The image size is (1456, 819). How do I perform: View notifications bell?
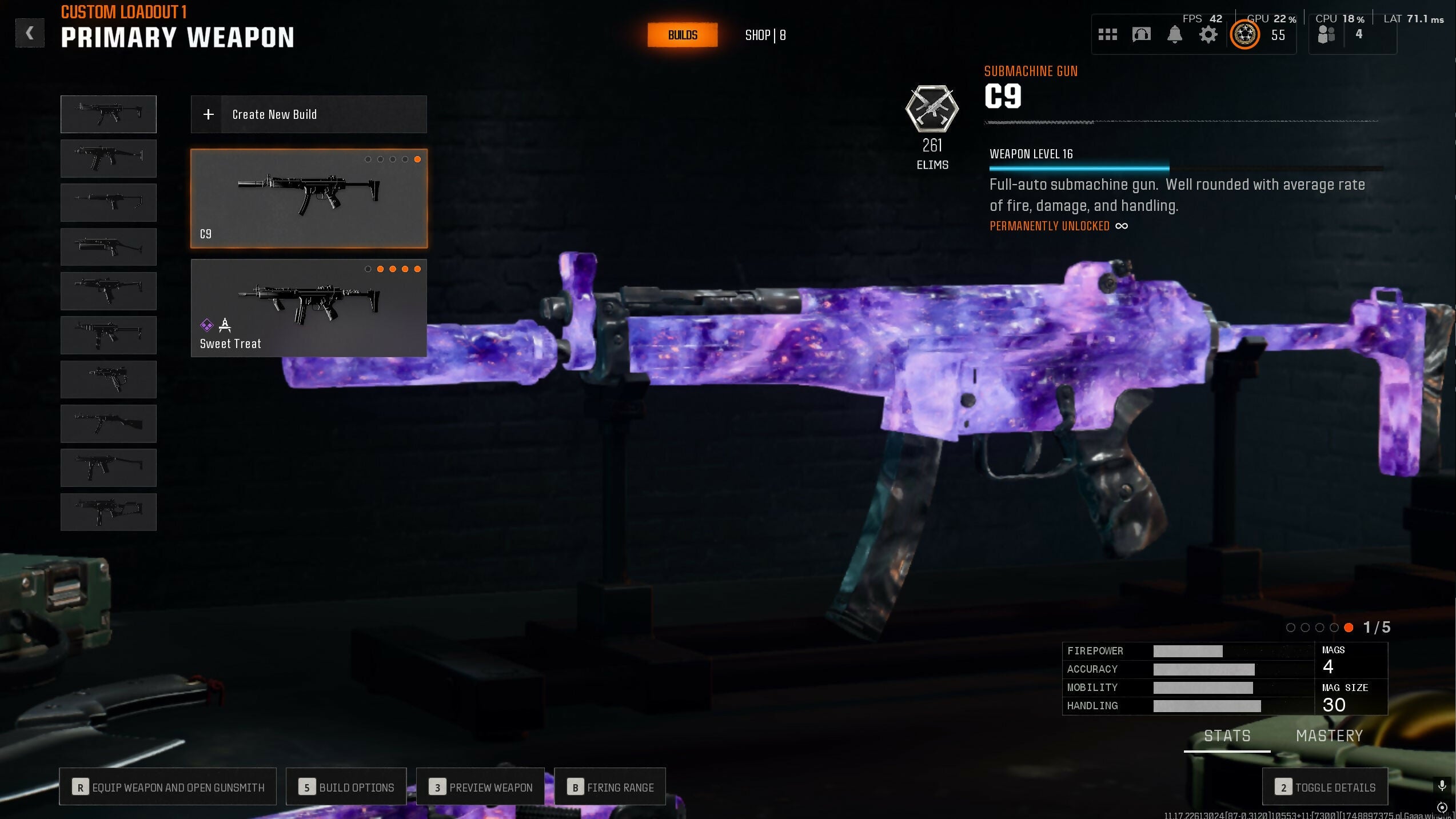coord(1174,35)
